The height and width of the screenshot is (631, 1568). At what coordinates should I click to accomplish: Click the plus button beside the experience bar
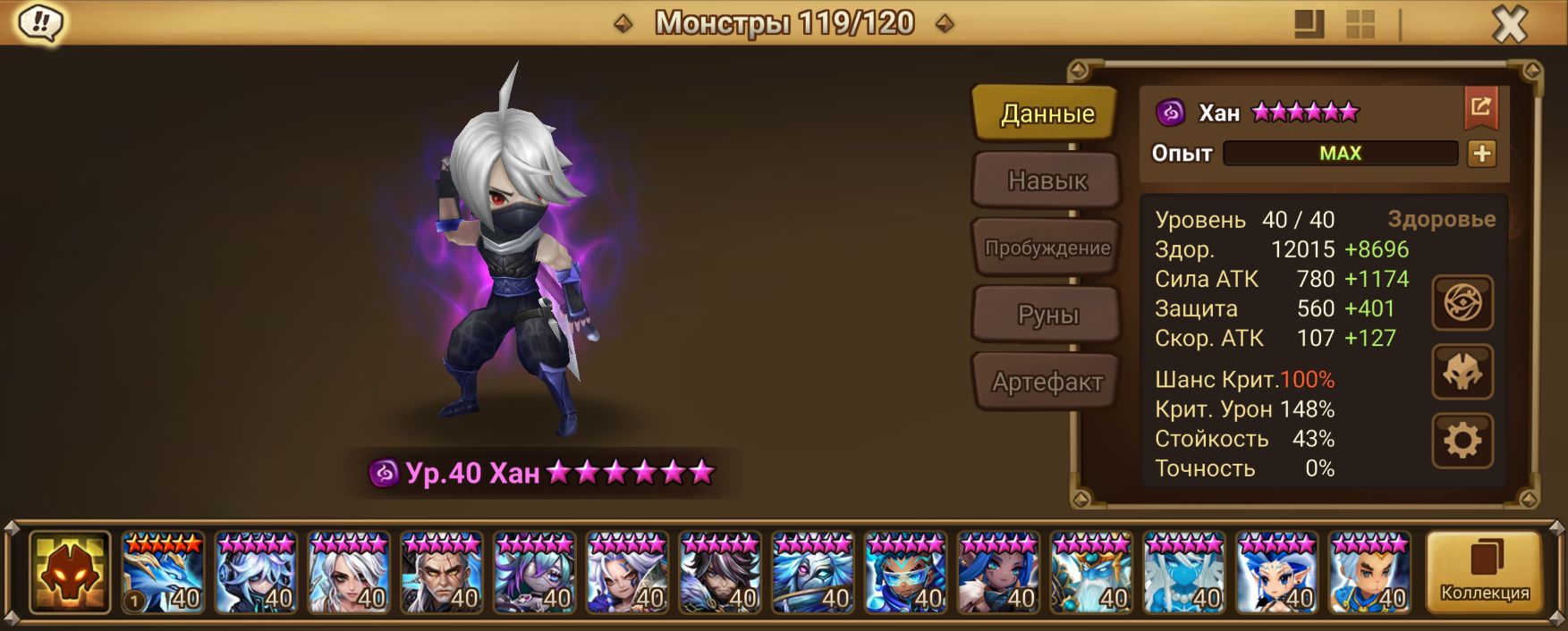[x=1481, y=154]
